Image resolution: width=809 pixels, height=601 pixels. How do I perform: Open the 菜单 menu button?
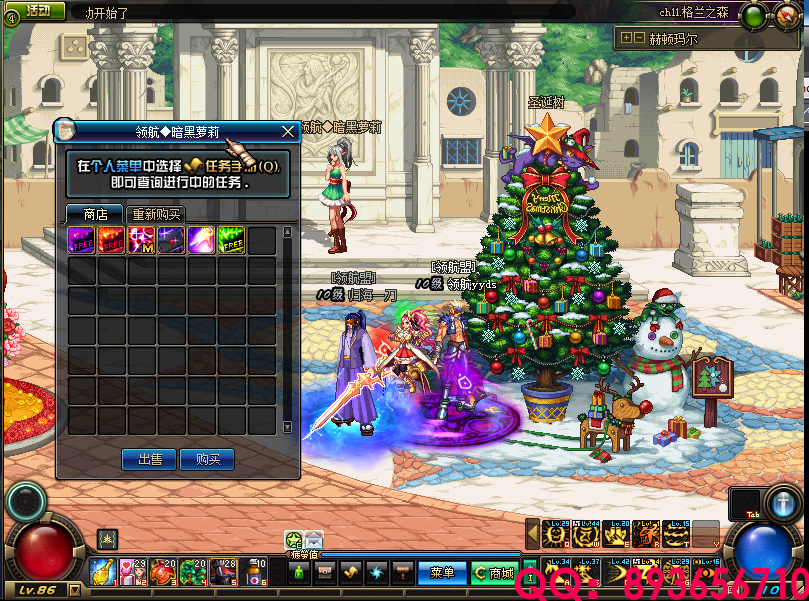(x=442, y=573)
